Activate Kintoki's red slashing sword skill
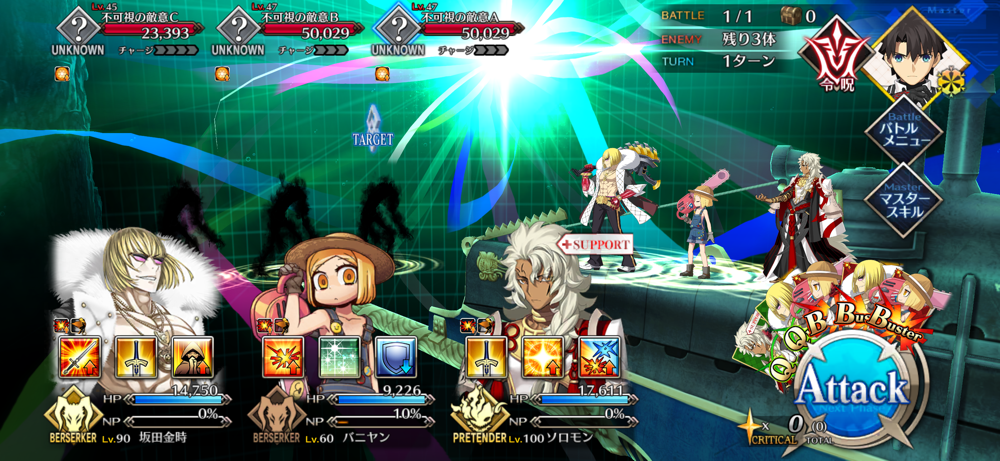 78,357
